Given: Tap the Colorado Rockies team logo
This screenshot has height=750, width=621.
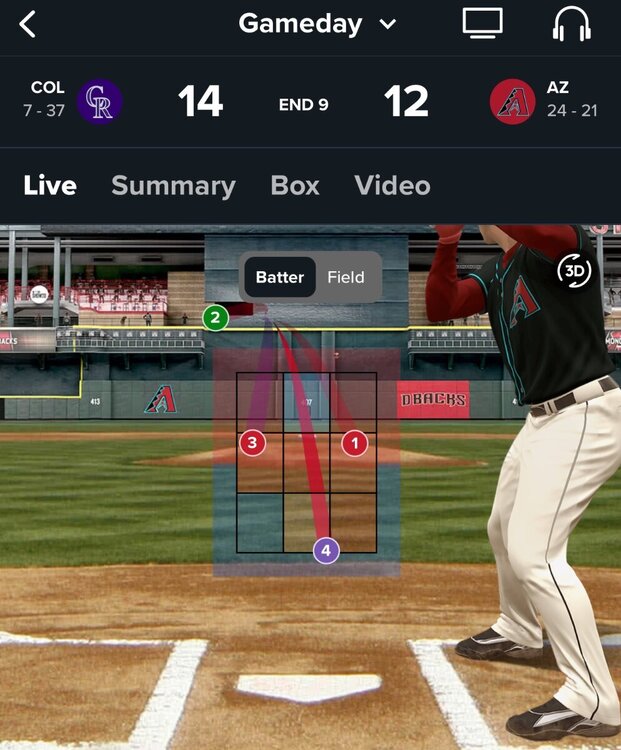Looking at the screenshot, I should tap(100, 101).
